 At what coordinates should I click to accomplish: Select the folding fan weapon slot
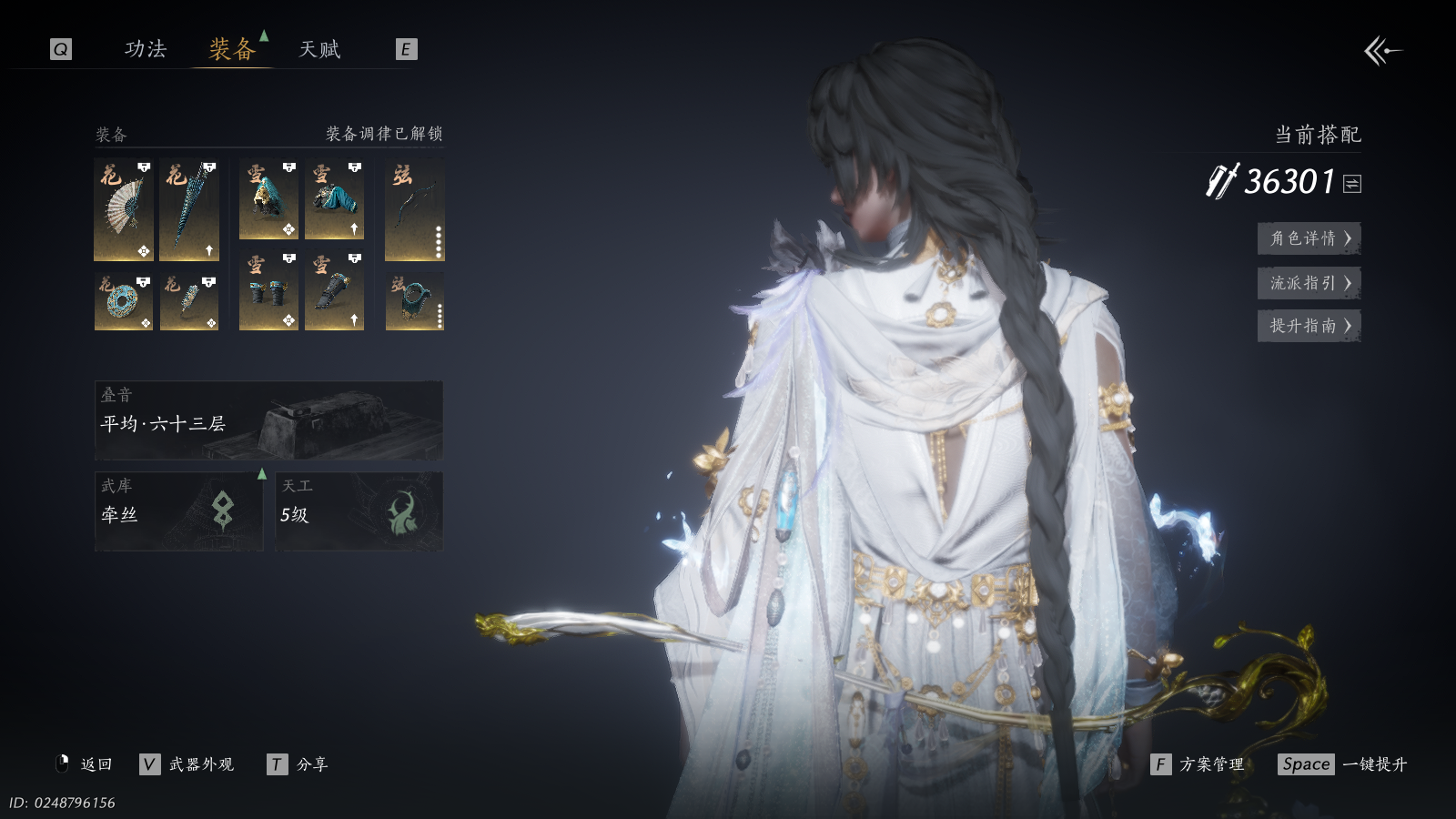(124, 210)
